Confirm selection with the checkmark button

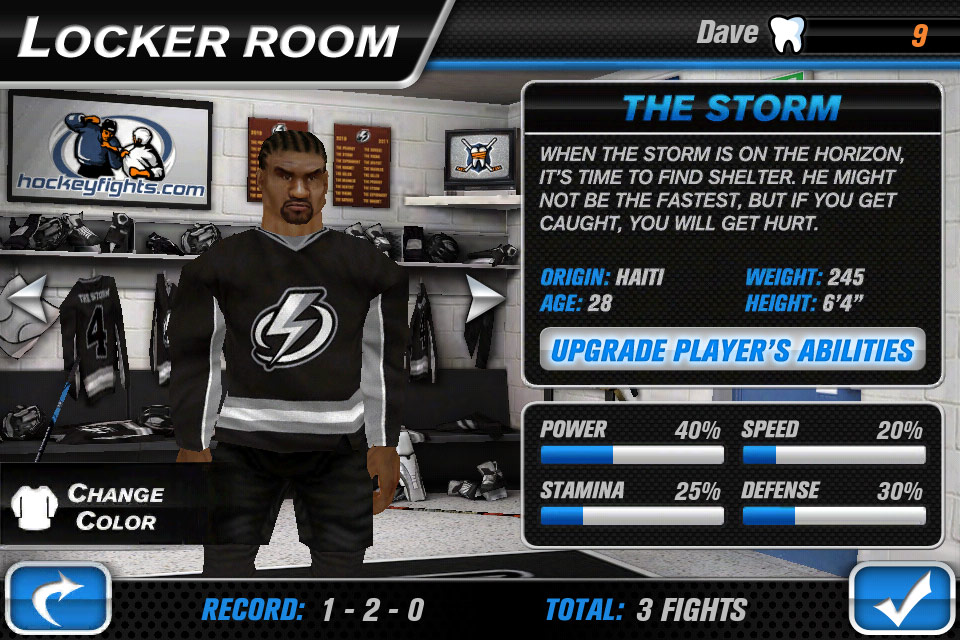[903, 600]
